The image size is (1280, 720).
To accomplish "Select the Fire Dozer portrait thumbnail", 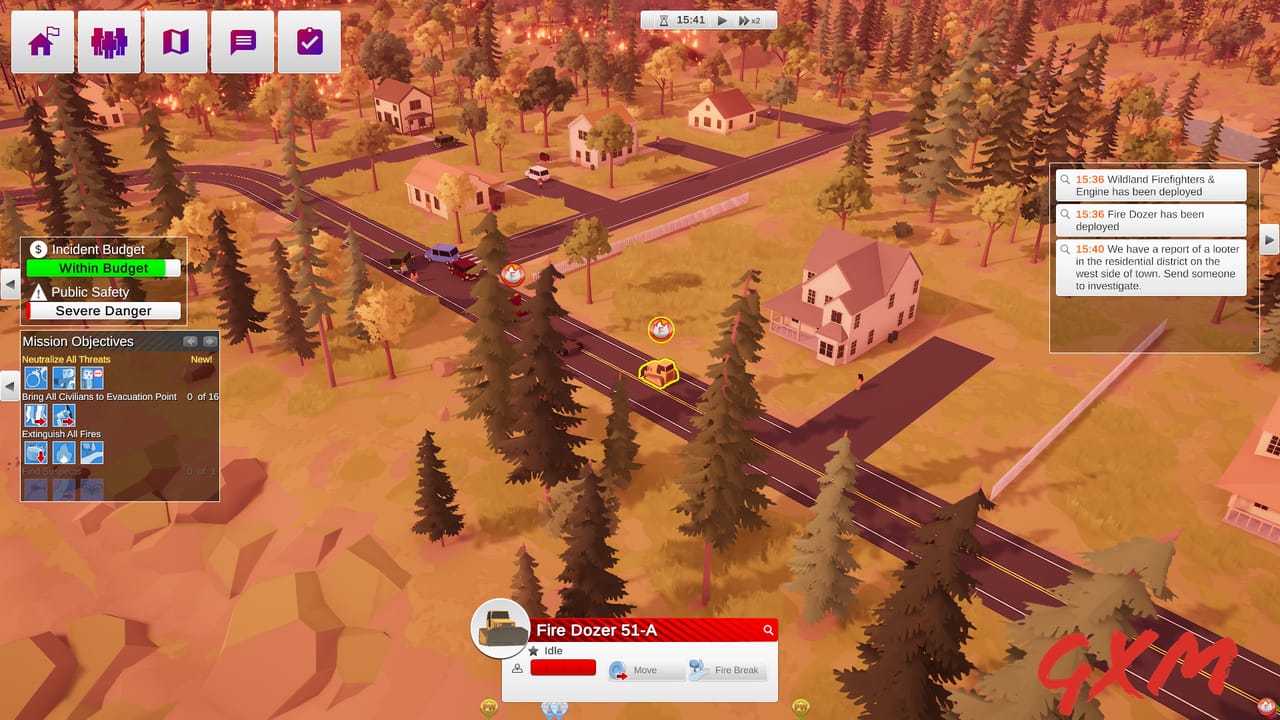I will click(500, 630).
